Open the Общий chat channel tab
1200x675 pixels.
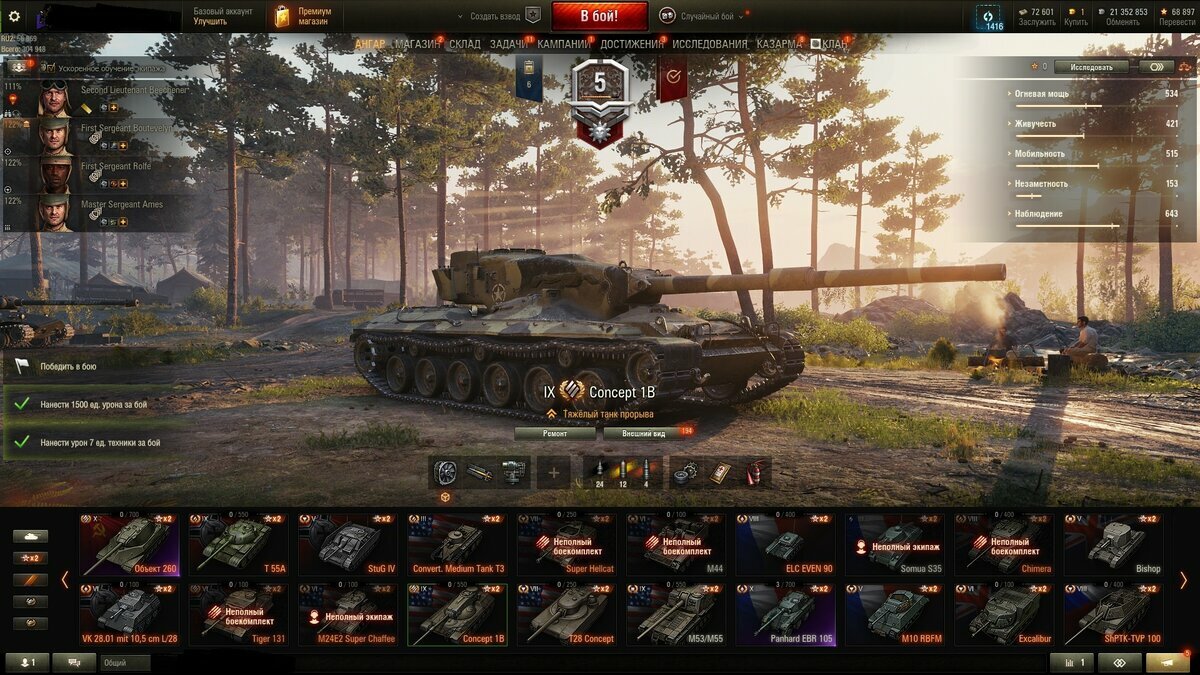tap(125, 662)
